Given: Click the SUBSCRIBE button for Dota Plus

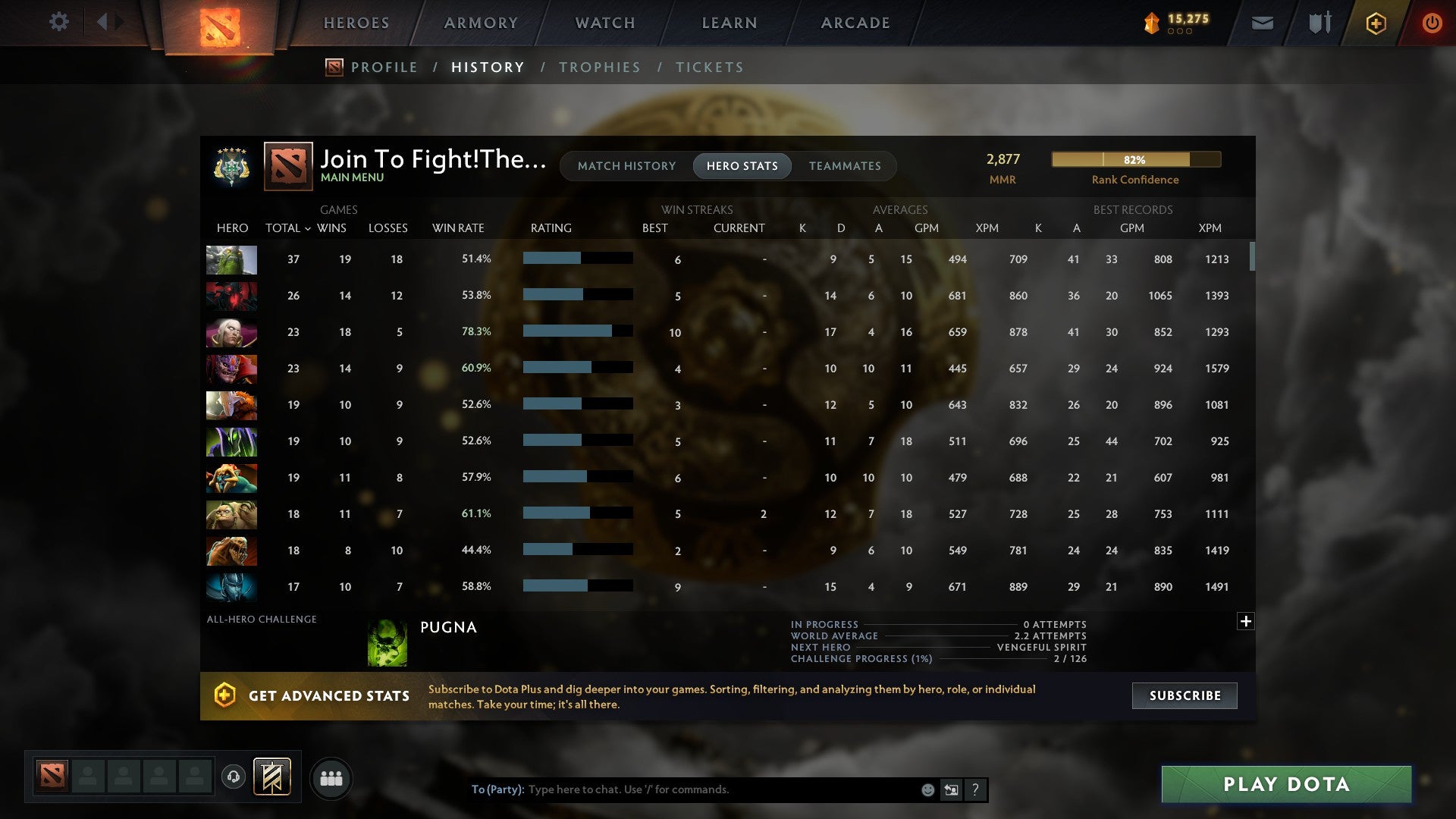Looking at the screenshot, I should [x=1184, y=695].
